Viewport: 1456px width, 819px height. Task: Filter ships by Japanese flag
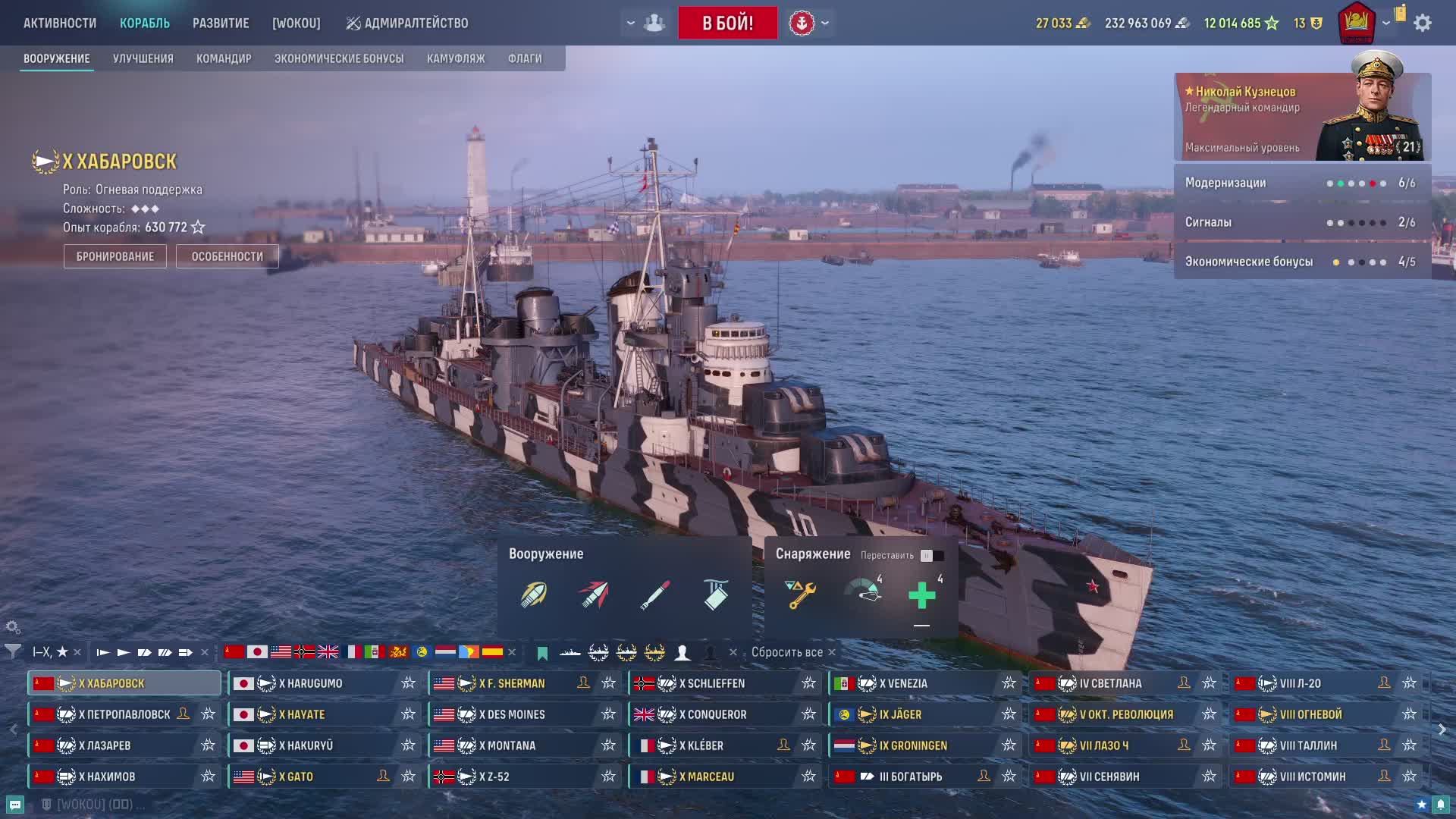tap(257, 652)
